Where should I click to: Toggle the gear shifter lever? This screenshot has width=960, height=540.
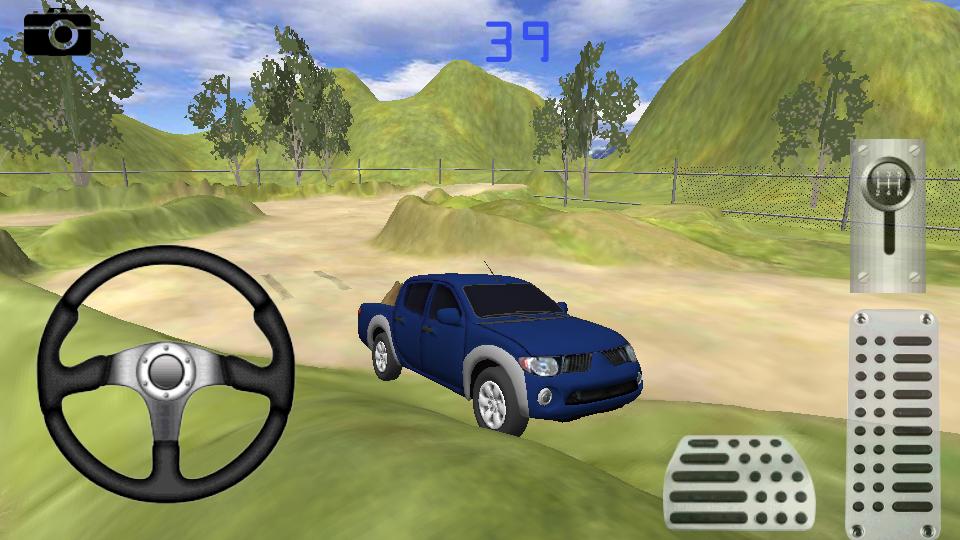point(887,214)
